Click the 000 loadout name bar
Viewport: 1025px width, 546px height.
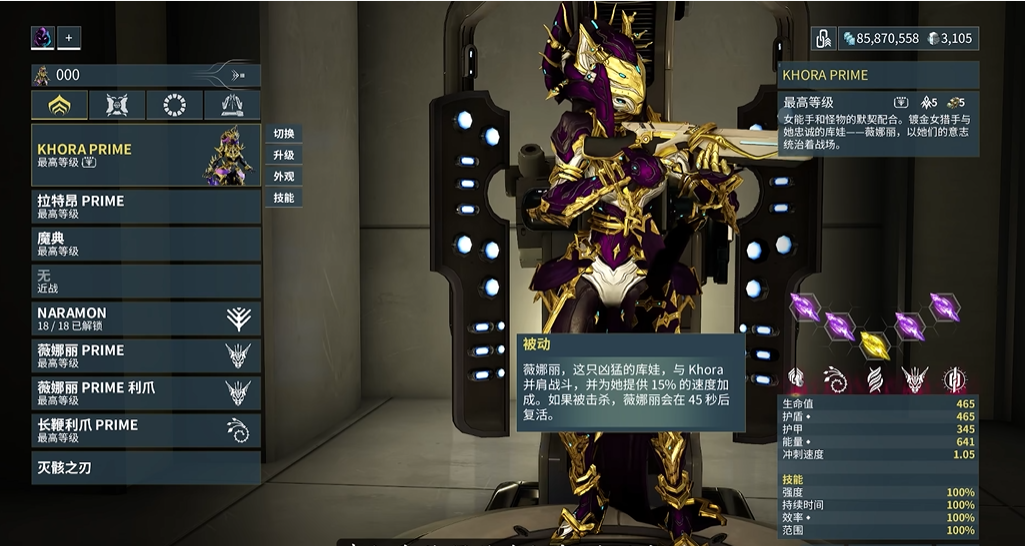pyautogui.click(x=146, y=75)
